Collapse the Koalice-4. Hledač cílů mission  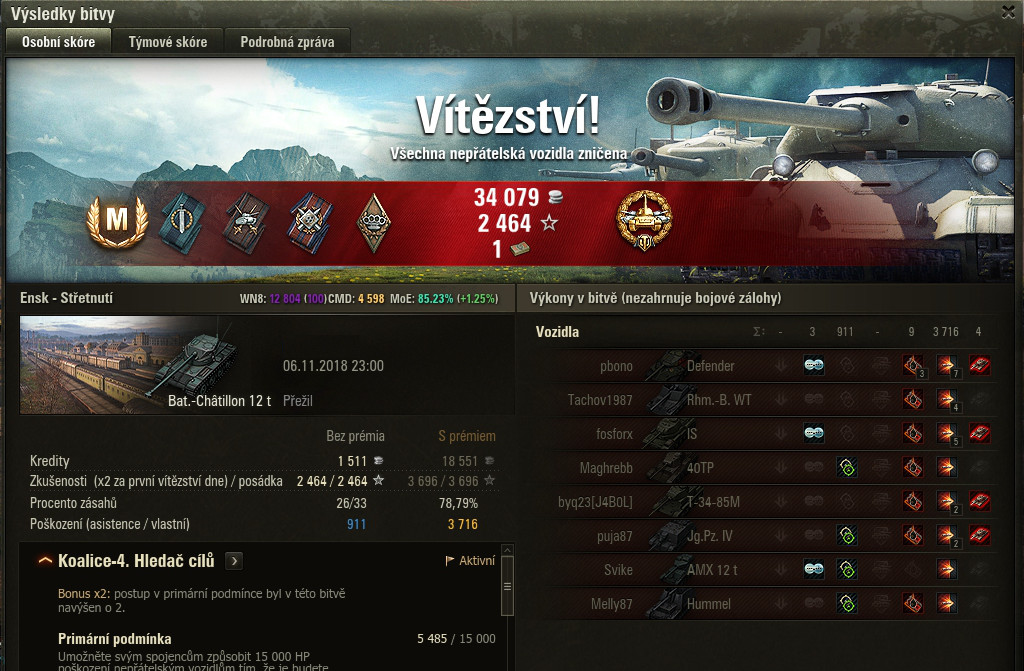click(x=45, y=561)
